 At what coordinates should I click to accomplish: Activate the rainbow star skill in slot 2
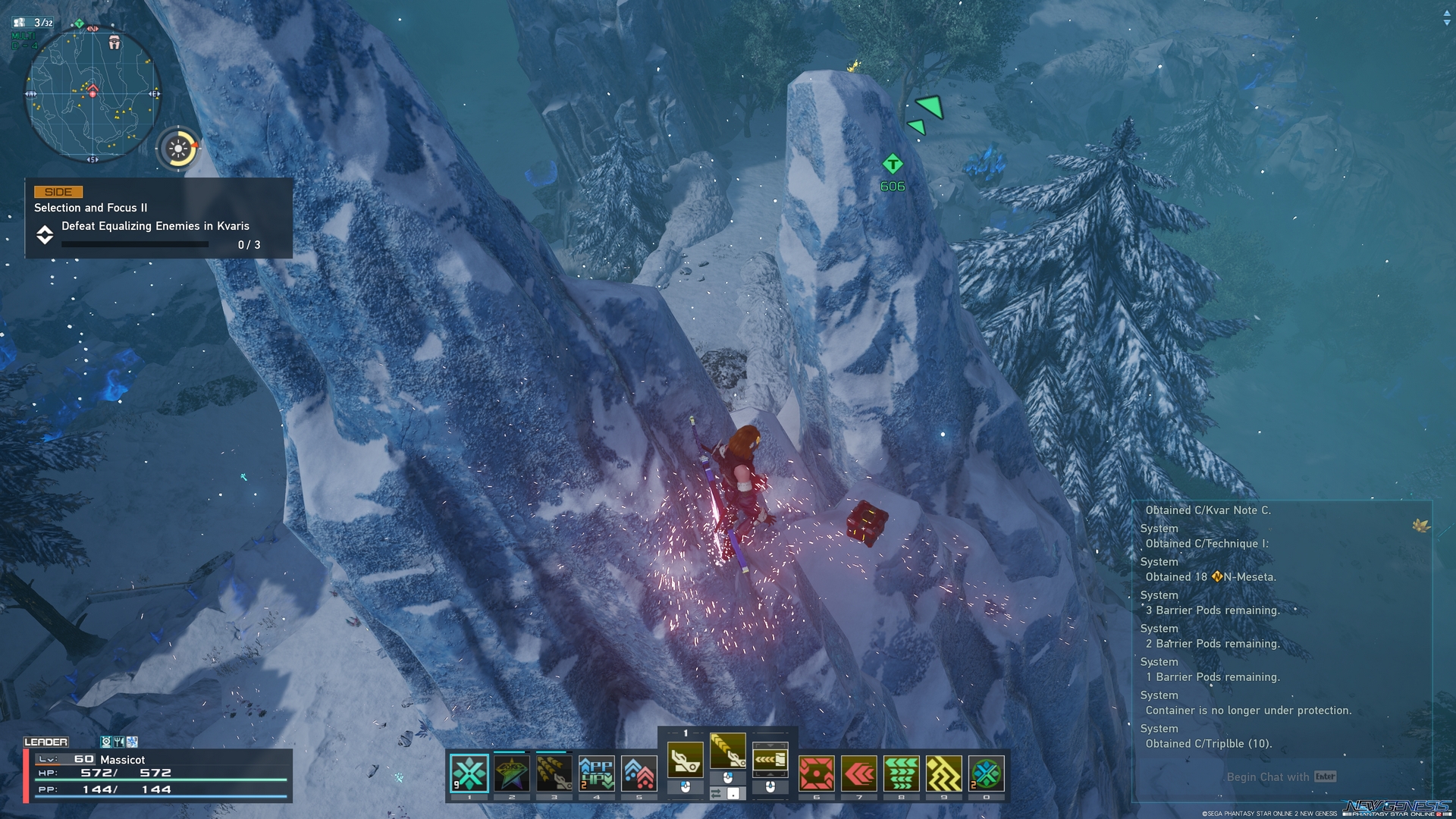pos(511,773)
